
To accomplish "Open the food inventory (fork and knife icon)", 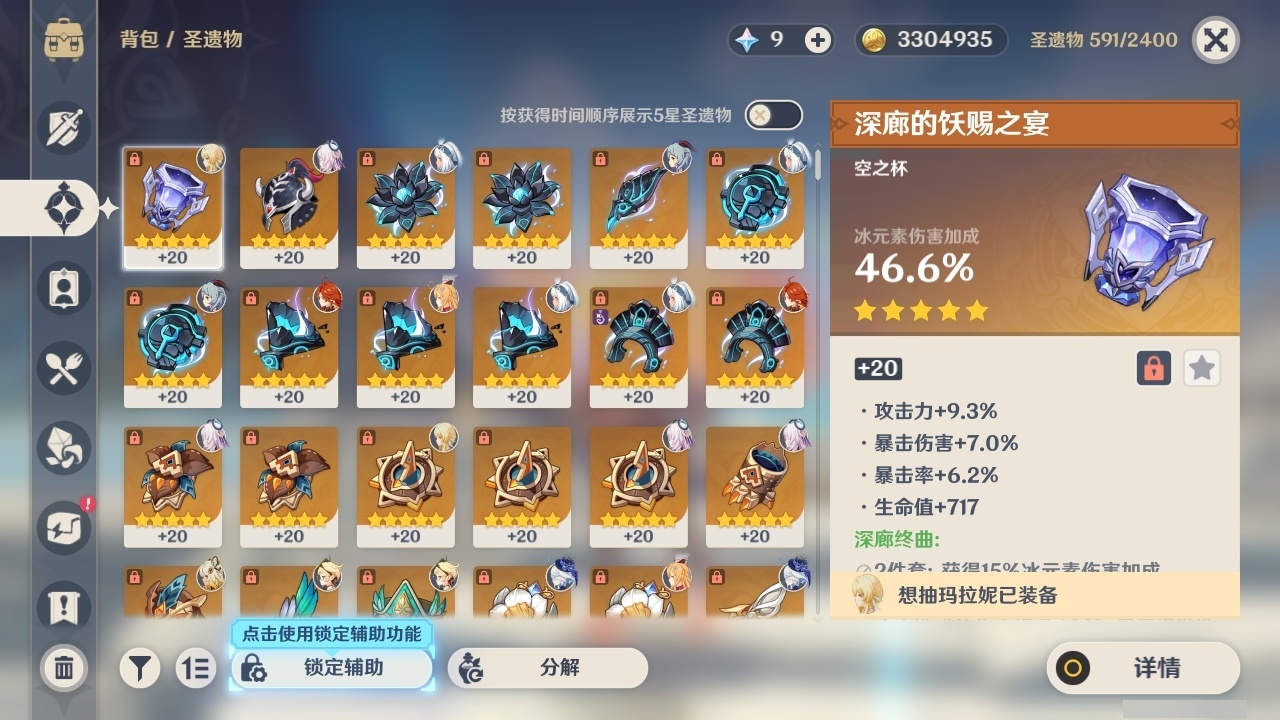I will click(62, 368).
